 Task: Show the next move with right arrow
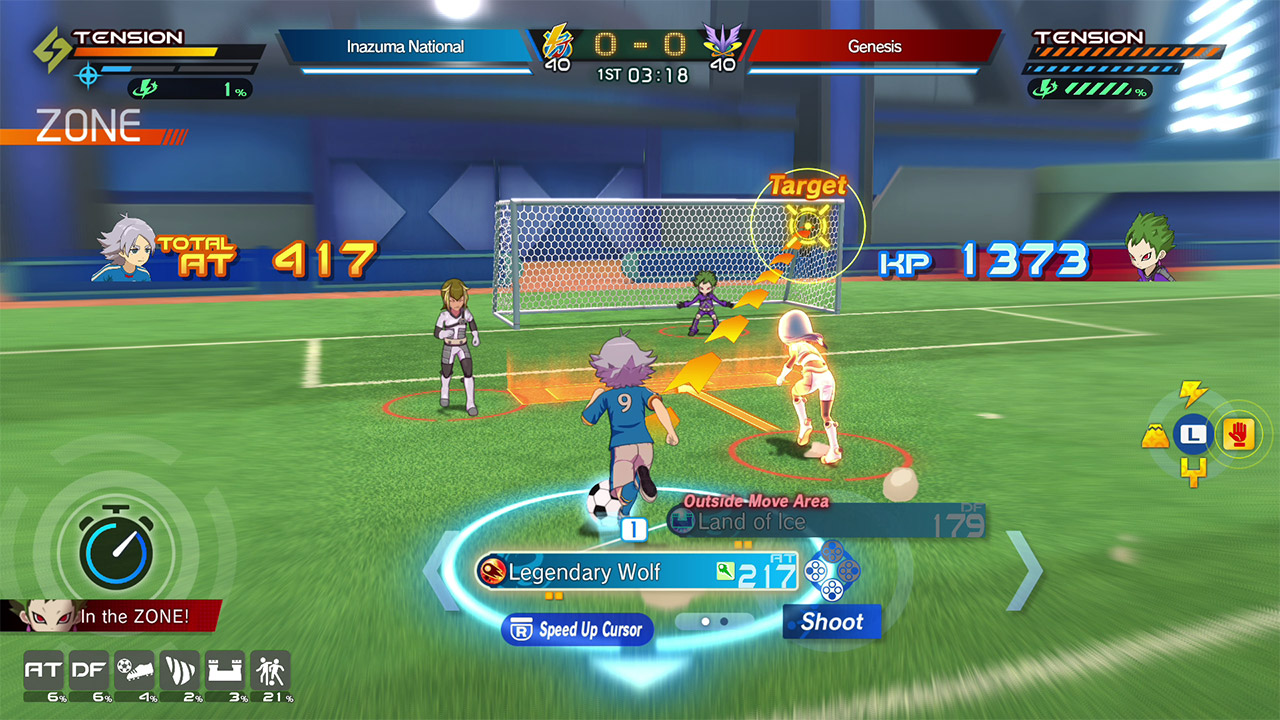click(x=1023, y=571)
